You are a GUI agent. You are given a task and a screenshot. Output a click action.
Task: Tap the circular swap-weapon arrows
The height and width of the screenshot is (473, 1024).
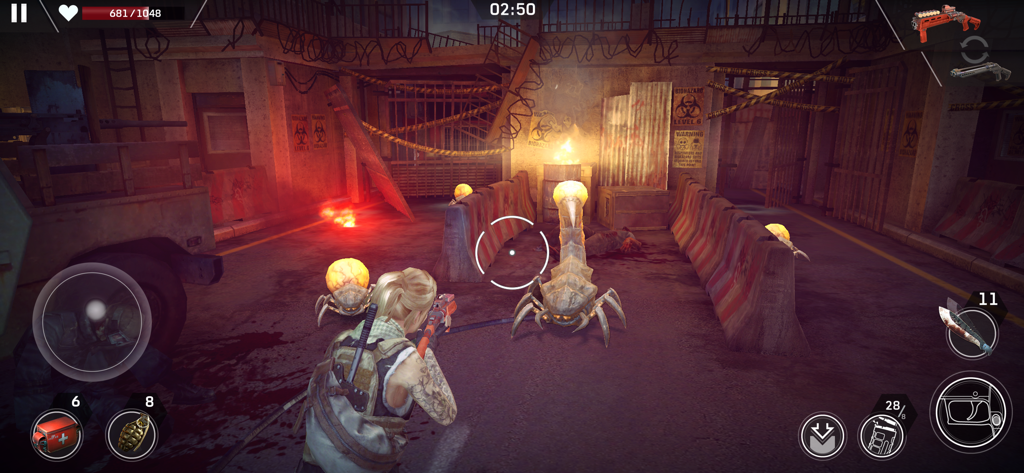pyautogui.click(x=974, y=48)
